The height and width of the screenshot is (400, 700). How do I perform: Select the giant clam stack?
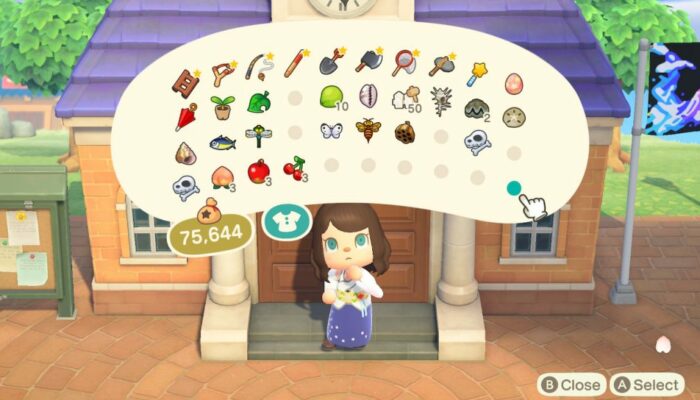[x=477, y=109]
